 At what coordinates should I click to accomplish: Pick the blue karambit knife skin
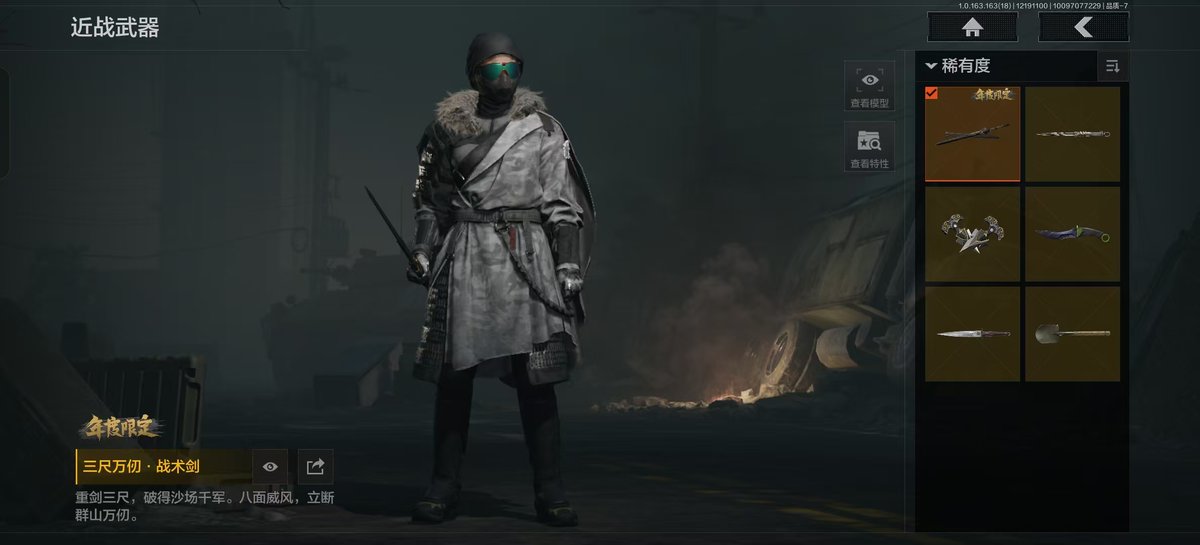click(x=1072, y=234)
